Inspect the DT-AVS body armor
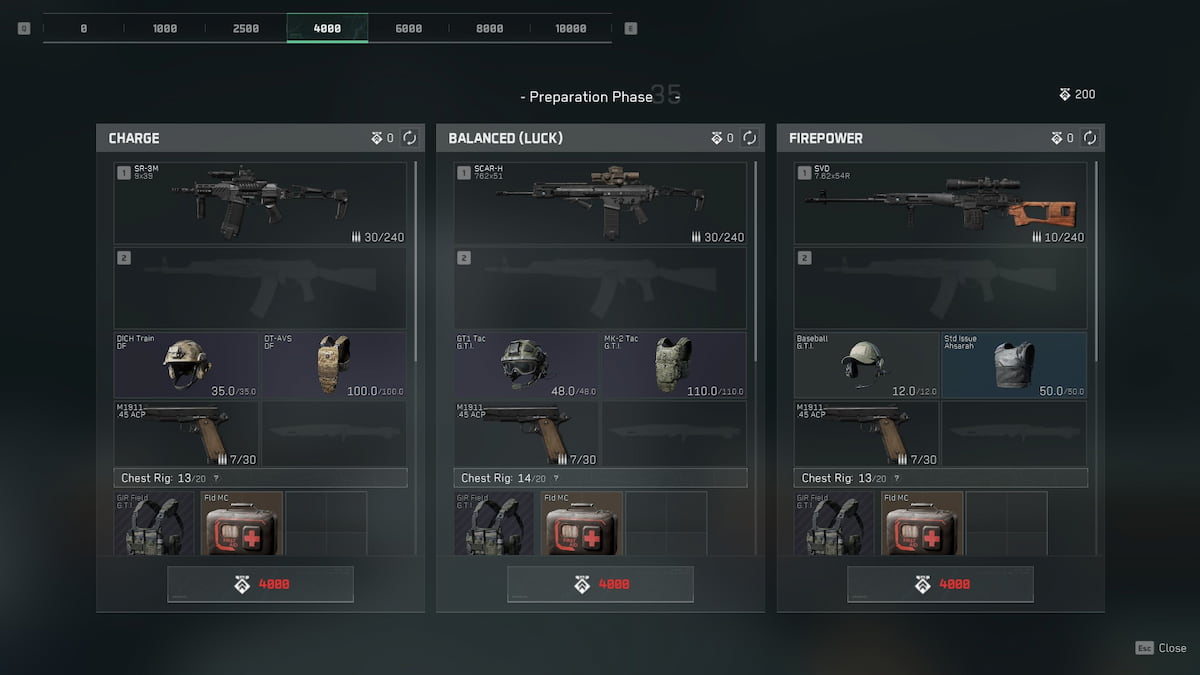This screenshot has width=1200, height=675. click(334, 365)
